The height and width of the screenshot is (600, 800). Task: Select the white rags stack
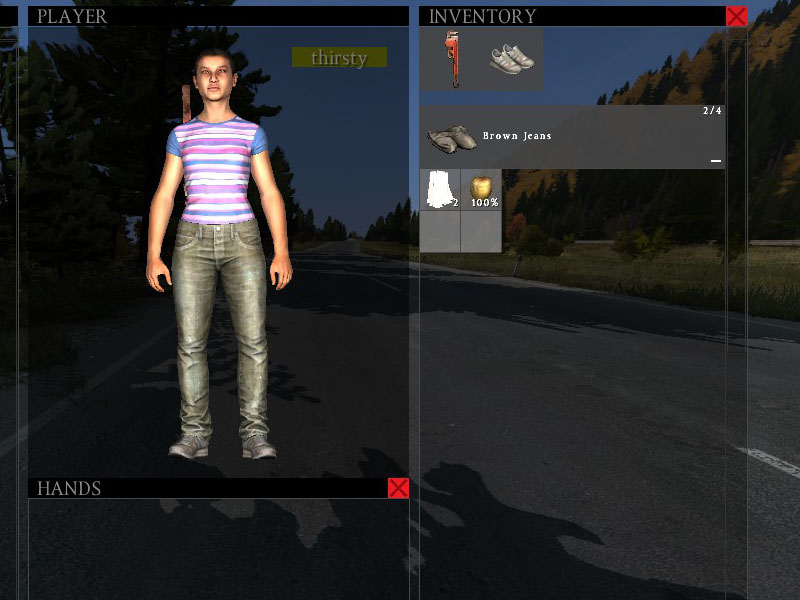click(x=440, y=190)
